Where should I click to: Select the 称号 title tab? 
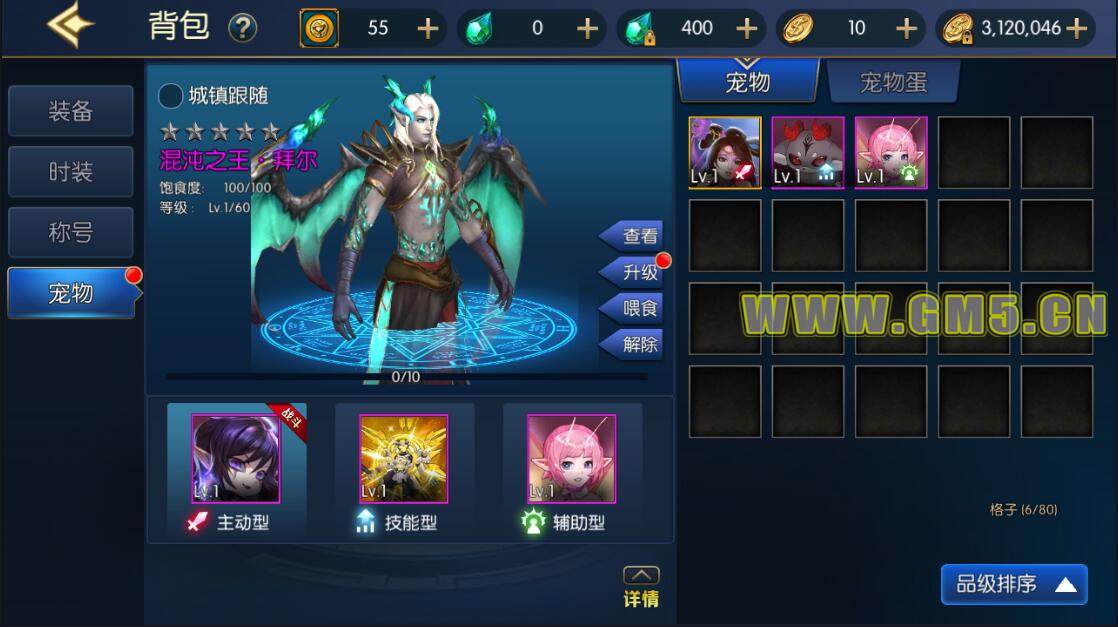(x=70, y=232)
